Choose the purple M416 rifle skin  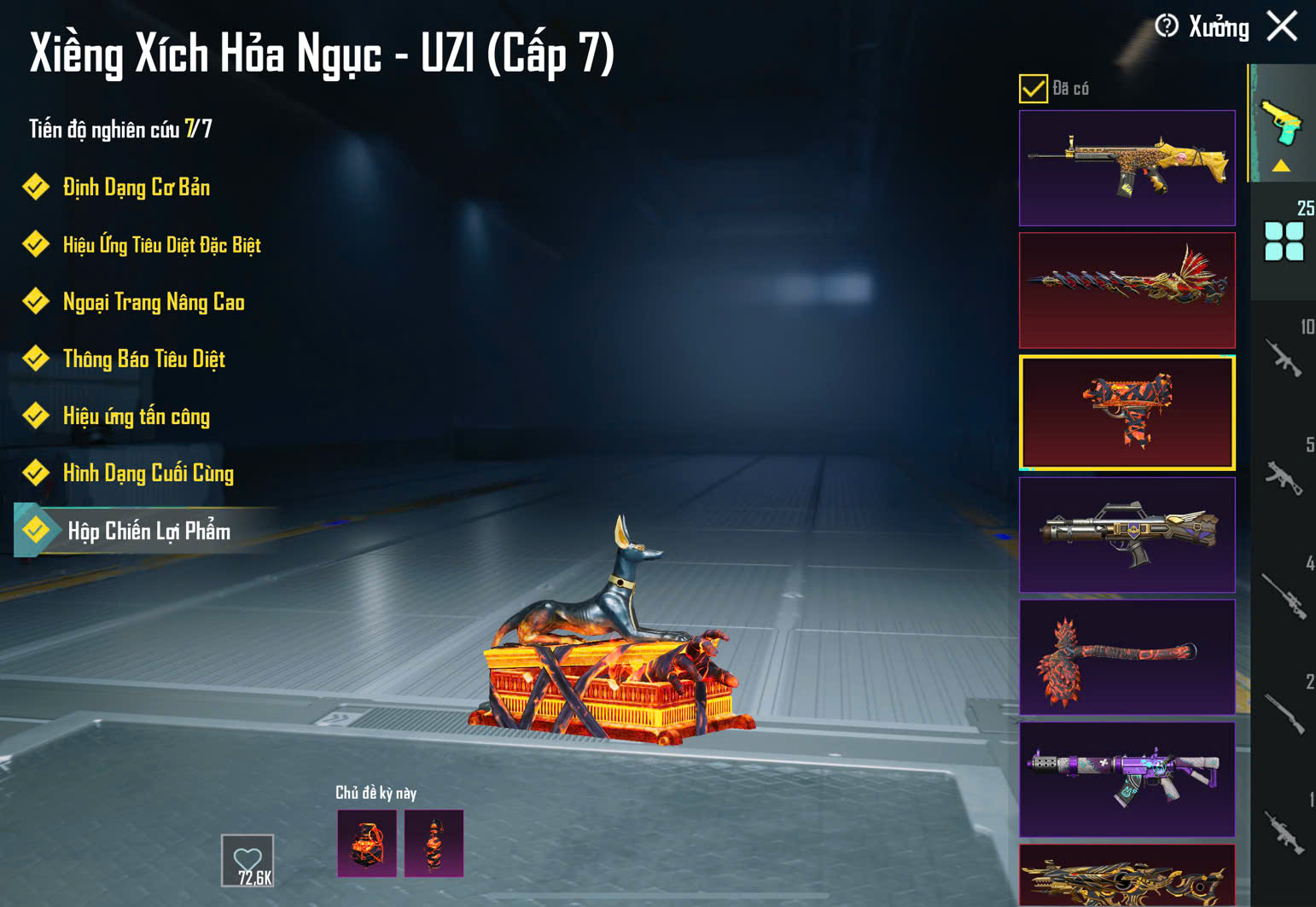click(x=1127, y=779)
